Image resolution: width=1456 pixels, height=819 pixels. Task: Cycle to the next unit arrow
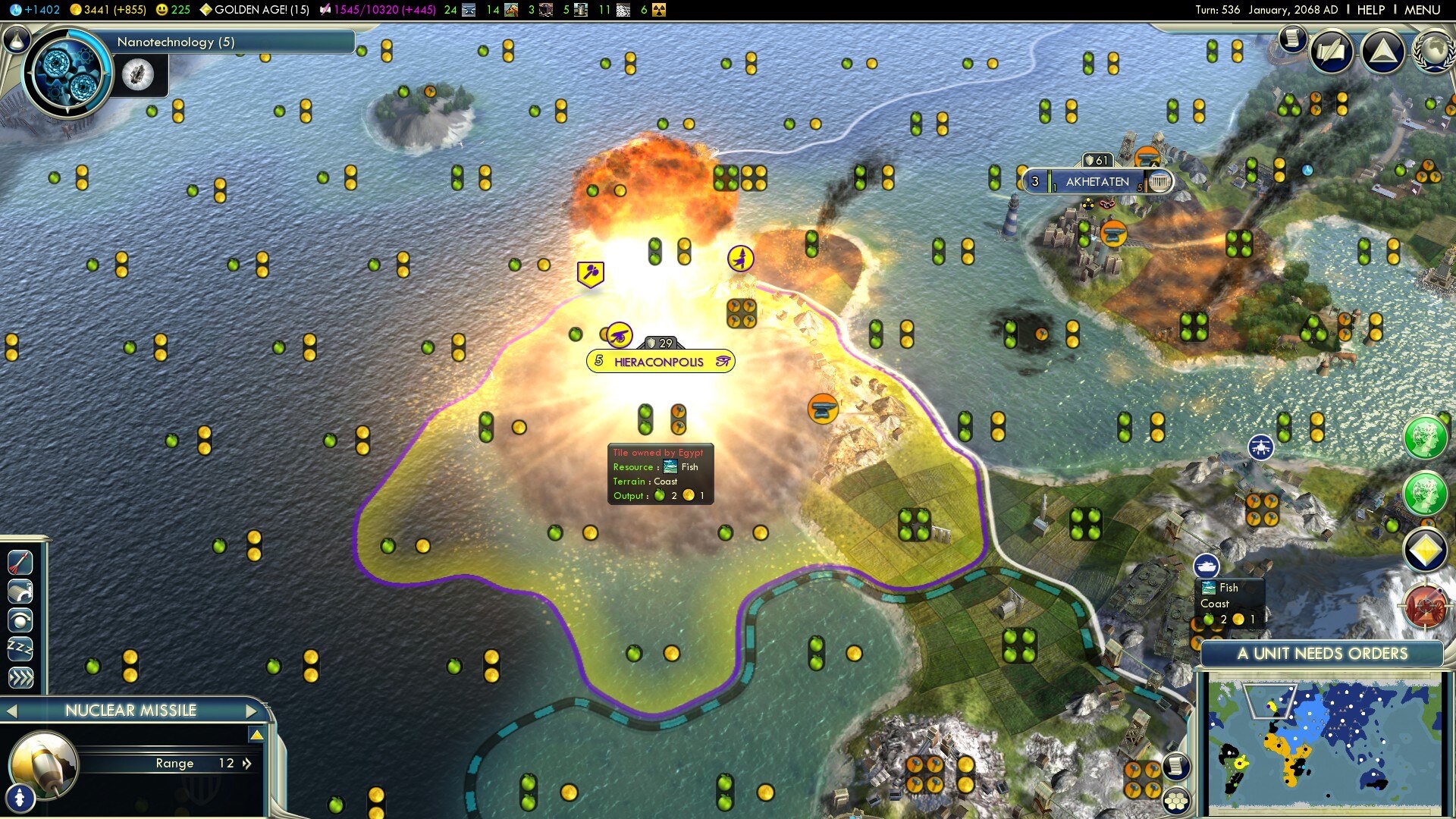pyautogui.click(x=253, y=711)
